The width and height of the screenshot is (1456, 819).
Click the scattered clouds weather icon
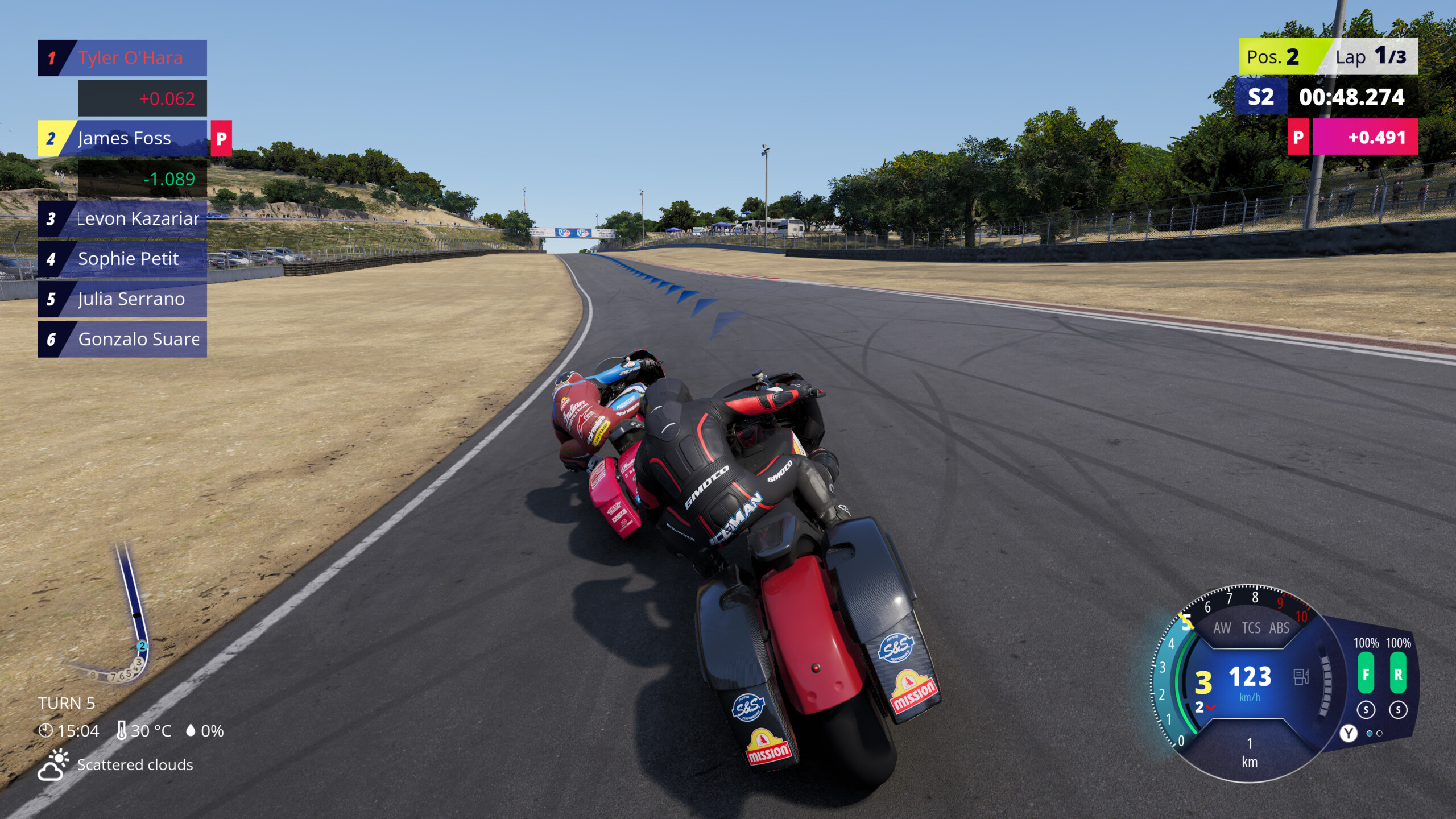tap(53, 765)
